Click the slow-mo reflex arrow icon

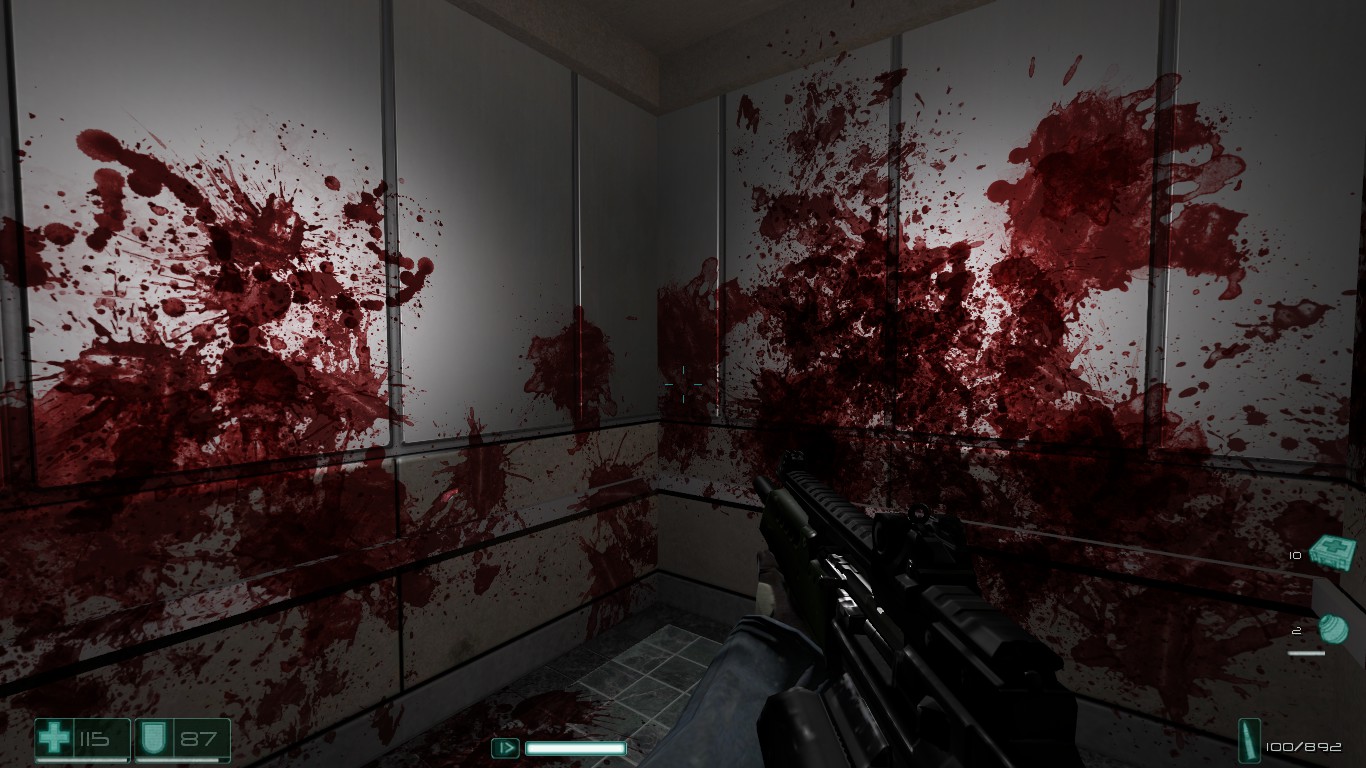pos(506,747)
